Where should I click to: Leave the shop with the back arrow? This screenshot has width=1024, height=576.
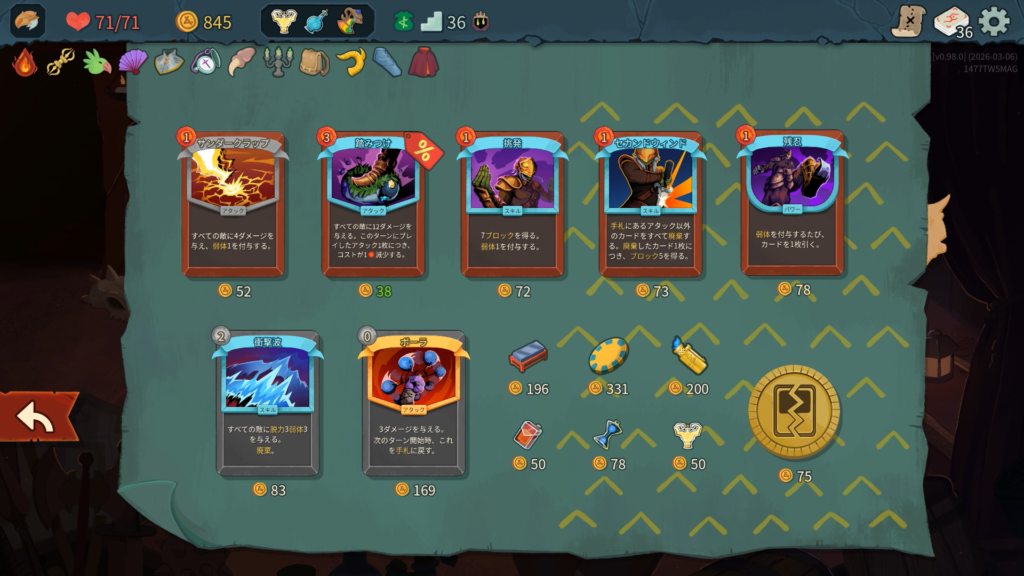(x=37, y=417)
